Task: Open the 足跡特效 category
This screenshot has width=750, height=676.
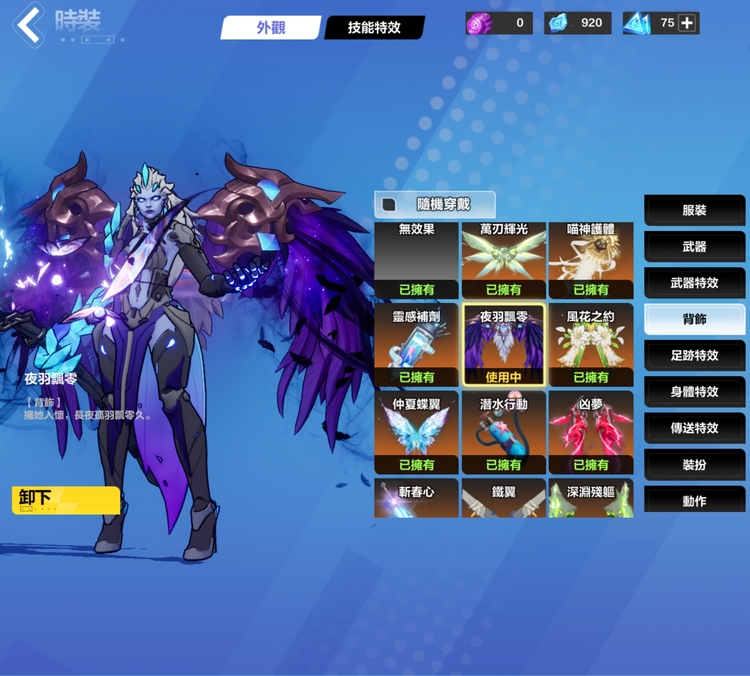Action: 694,355
